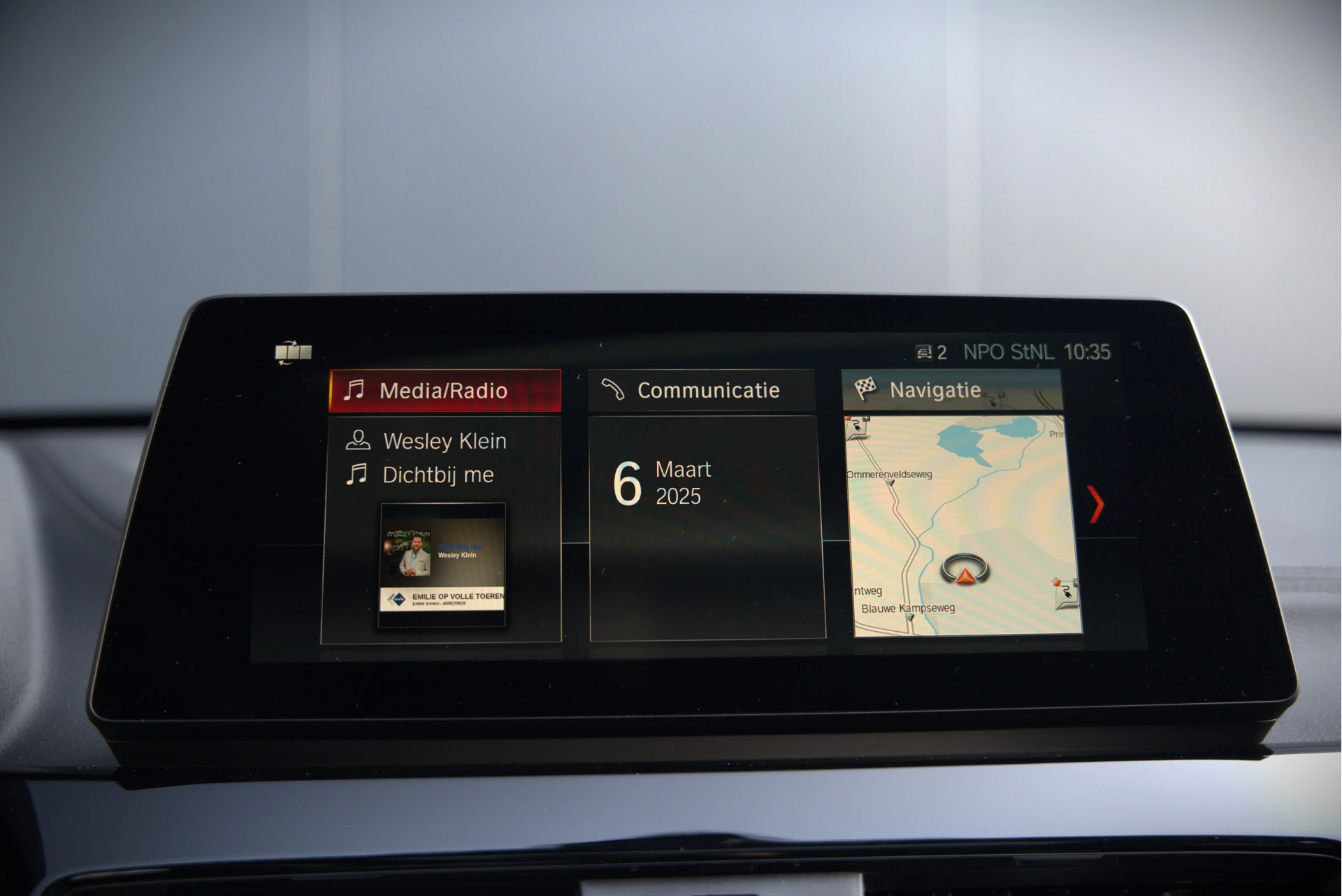The image size is (1342, 896).
Task: Click the checkered flag Navigatie icon
Action: (x=867, y=389)
